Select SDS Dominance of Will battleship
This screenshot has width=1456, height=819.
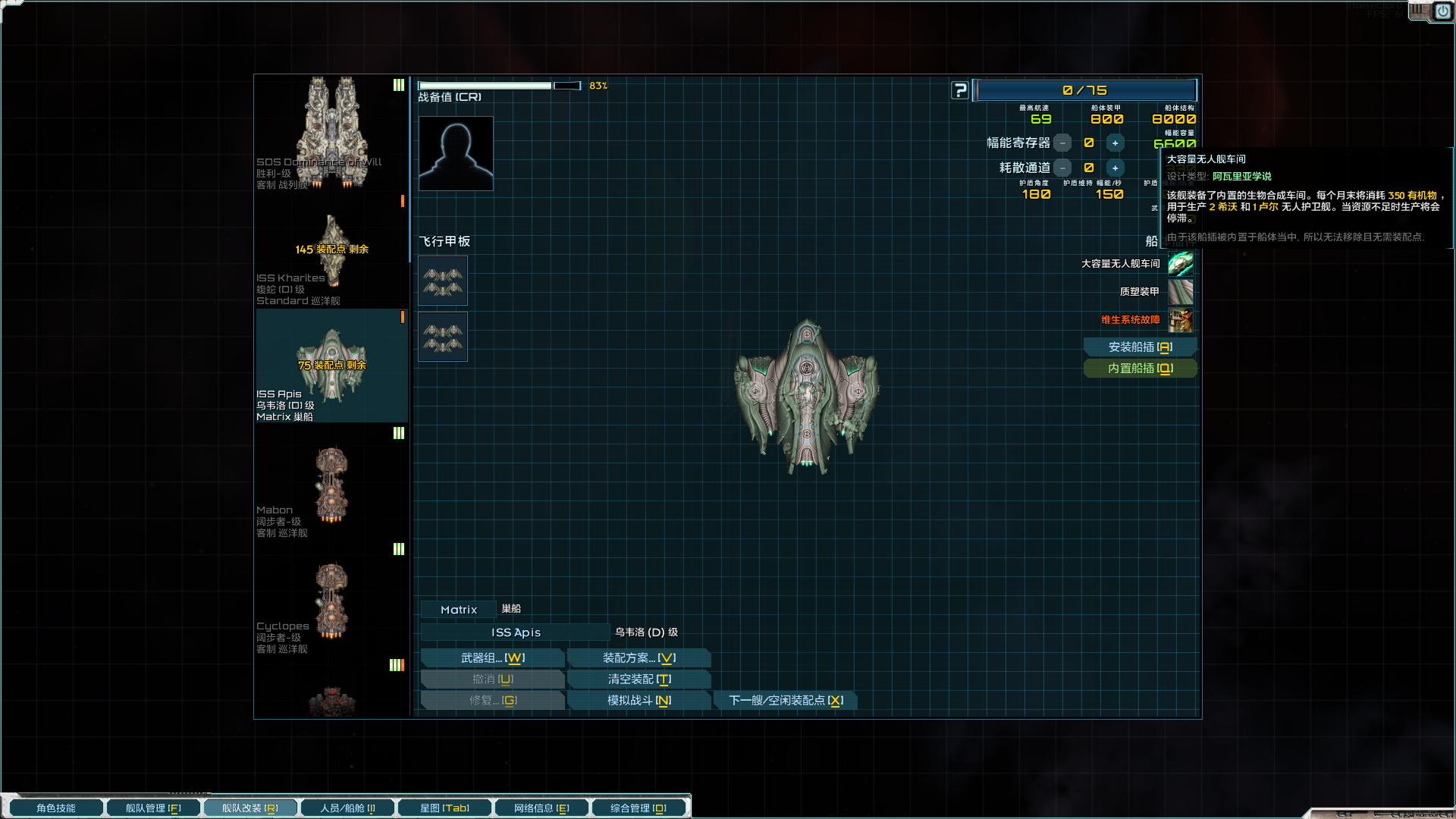[331, 133]
